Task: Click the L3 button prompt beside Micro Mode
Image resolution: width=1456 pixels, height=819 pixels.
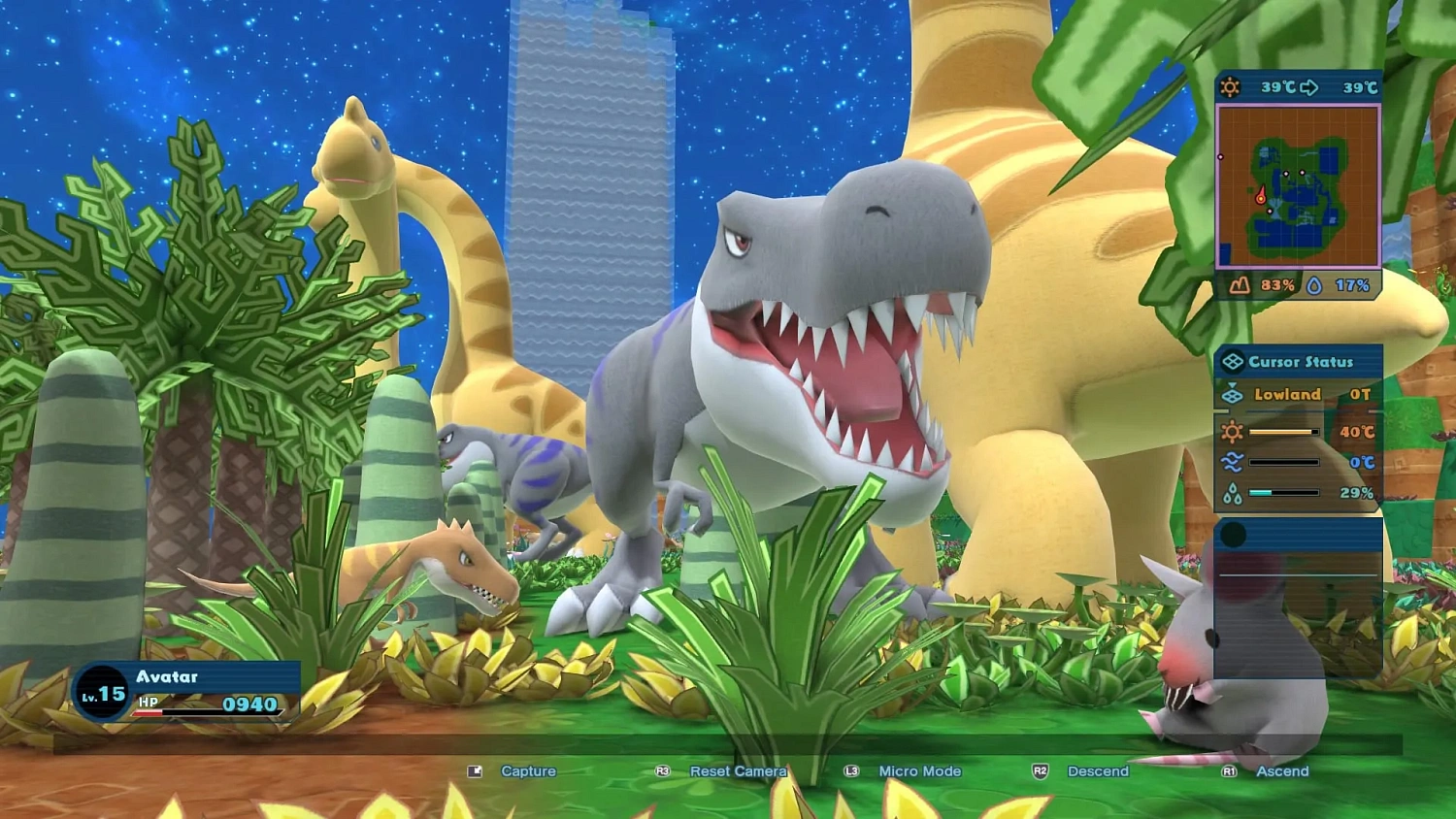Action: [851, 771]
